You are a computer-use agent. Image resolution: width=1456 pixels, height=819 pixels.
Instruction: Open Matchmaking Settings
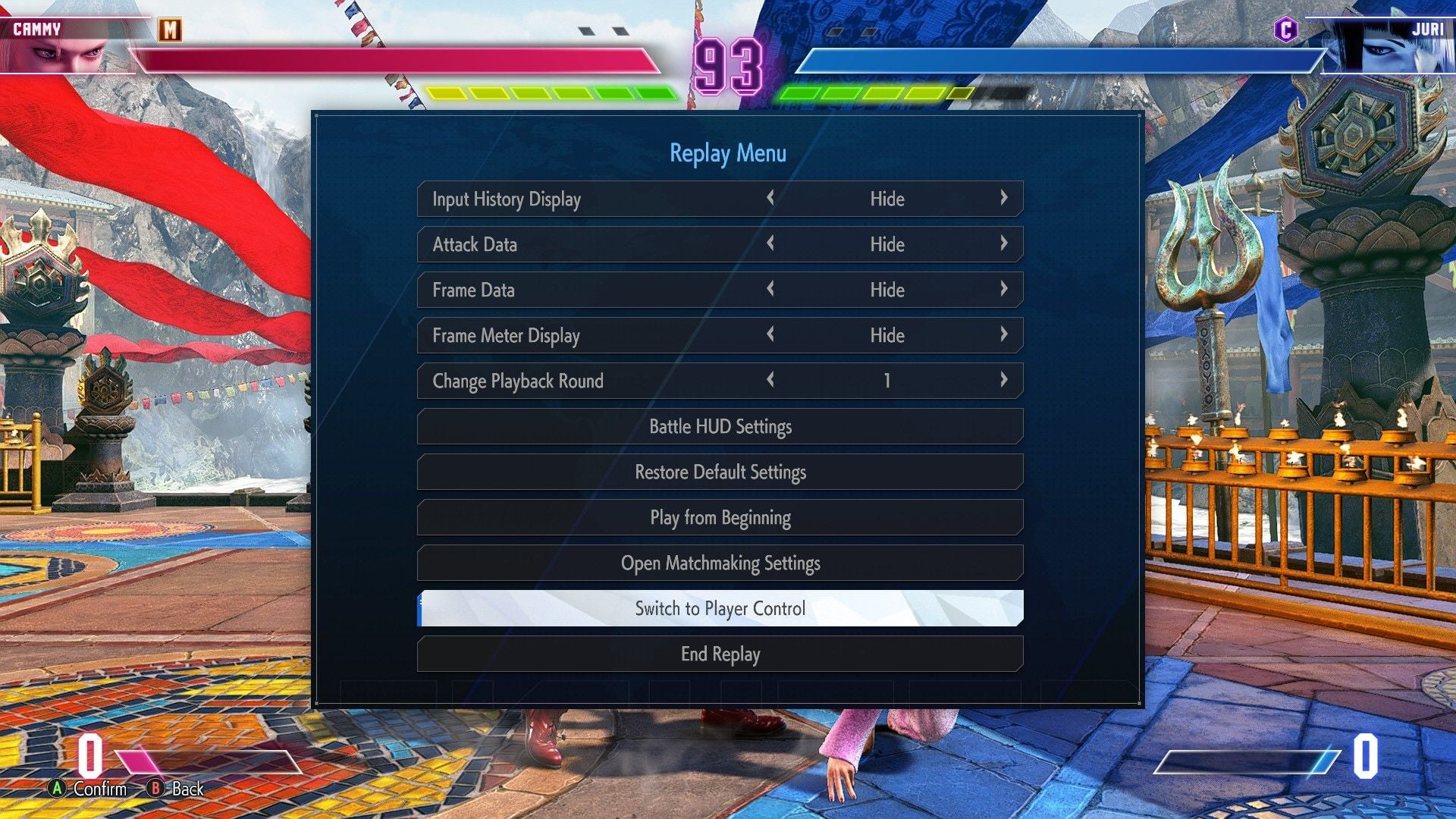pos(720,563)
